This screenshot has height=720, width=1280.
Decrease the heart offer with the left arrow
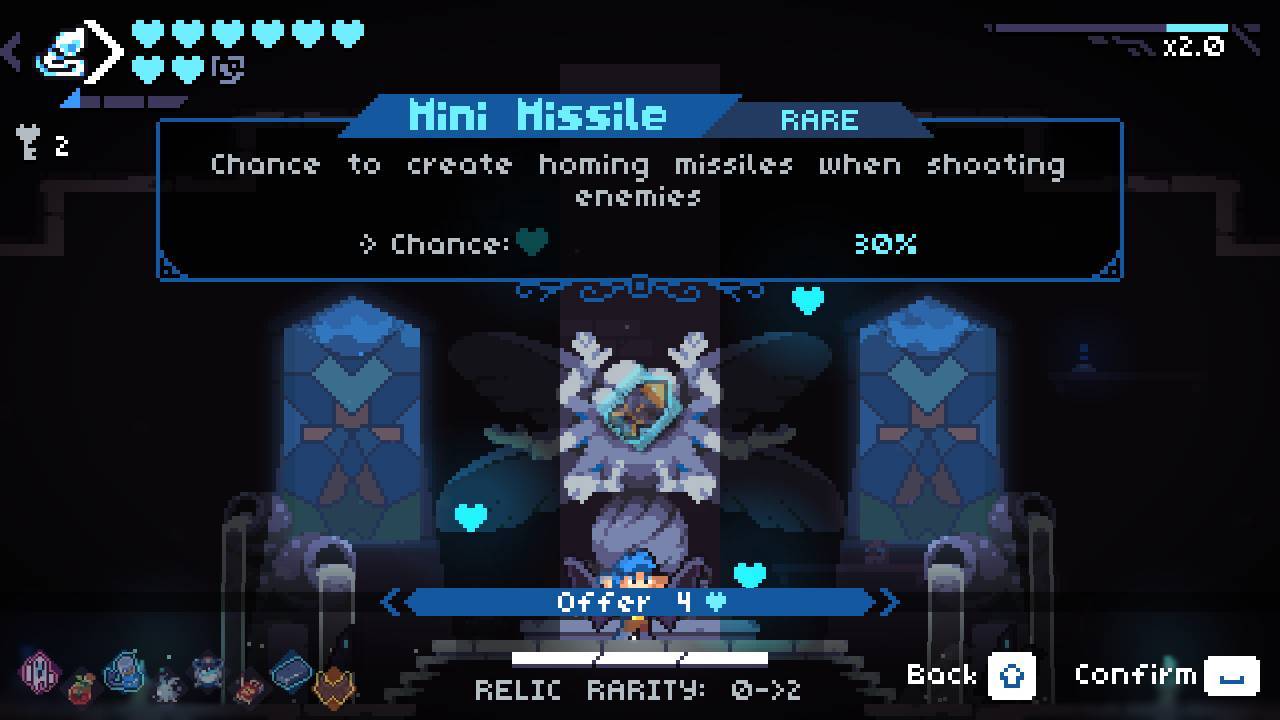[391, 602]
